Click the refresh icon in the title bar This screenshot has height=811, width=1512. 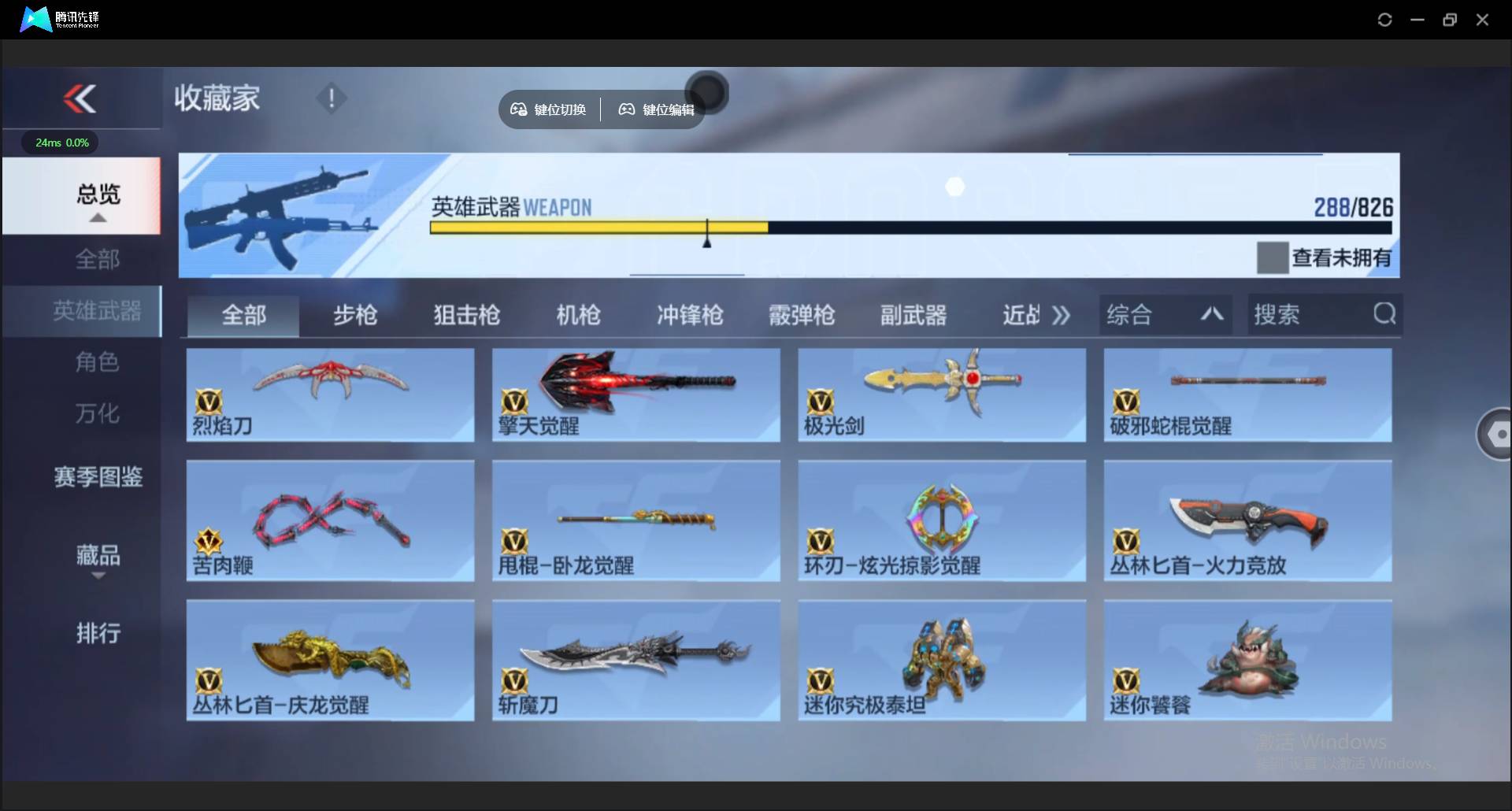[1385, 19]
